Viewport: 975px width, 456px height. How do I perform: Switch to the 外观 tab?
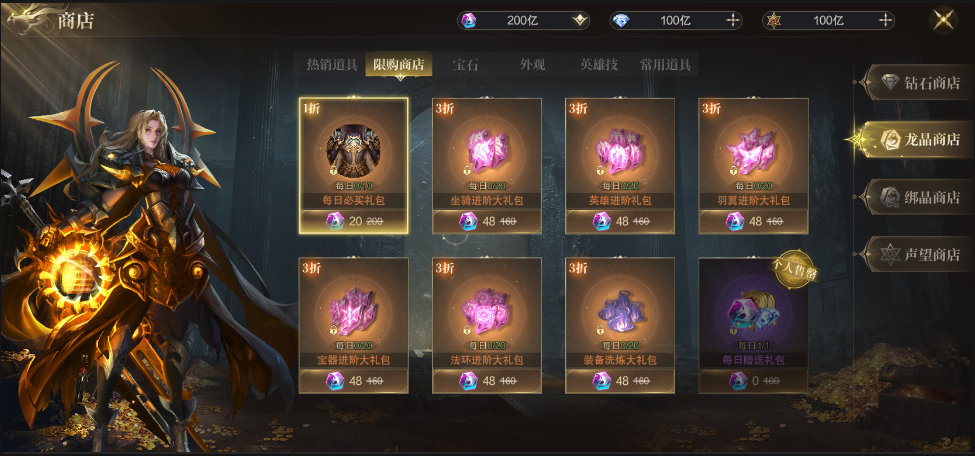coord(533,65)
